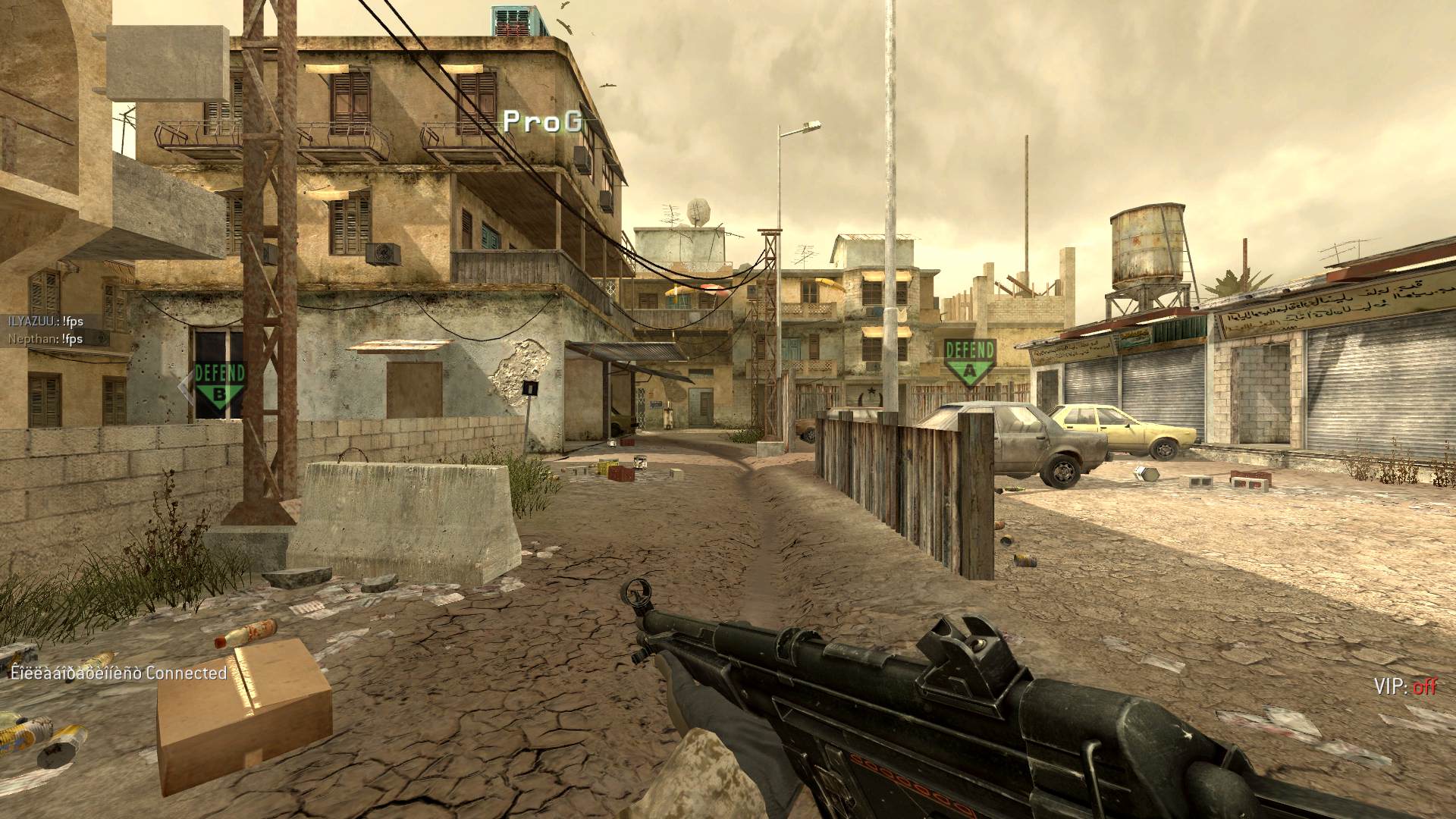
Task: Click Nepthan's !fps chat message
Action: [45, 339]
